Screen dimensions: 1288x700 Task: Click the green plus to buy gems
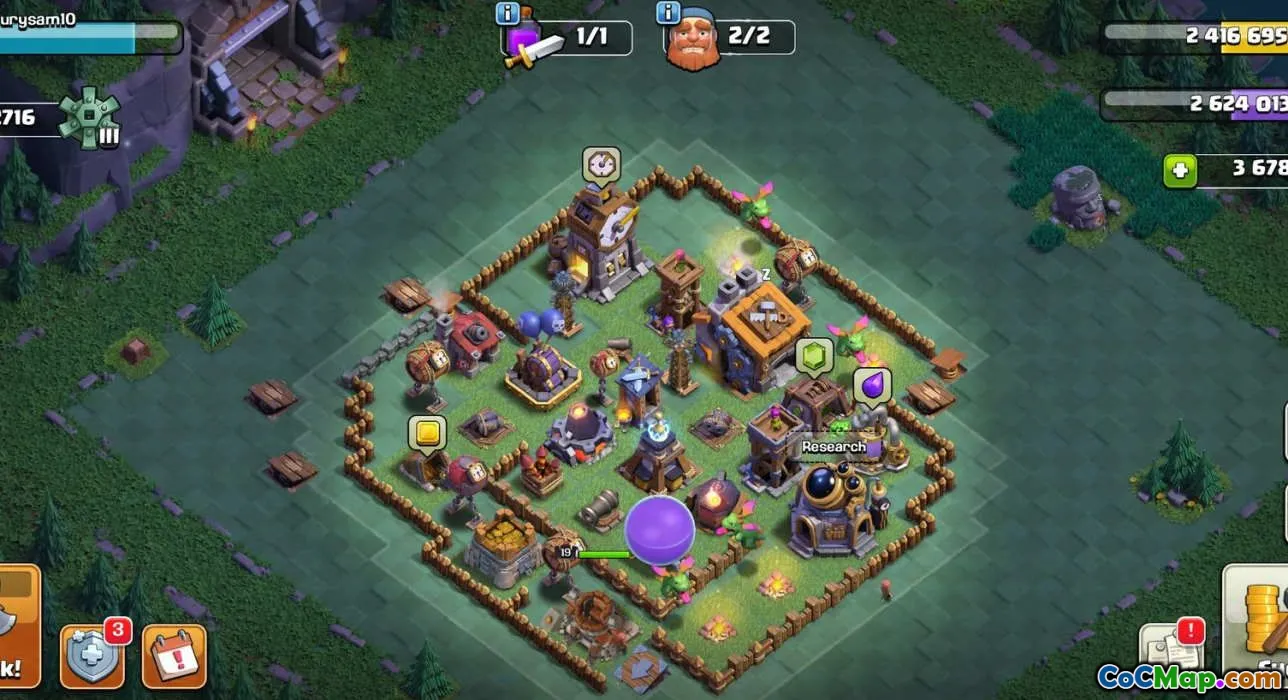pos(1180,171)
